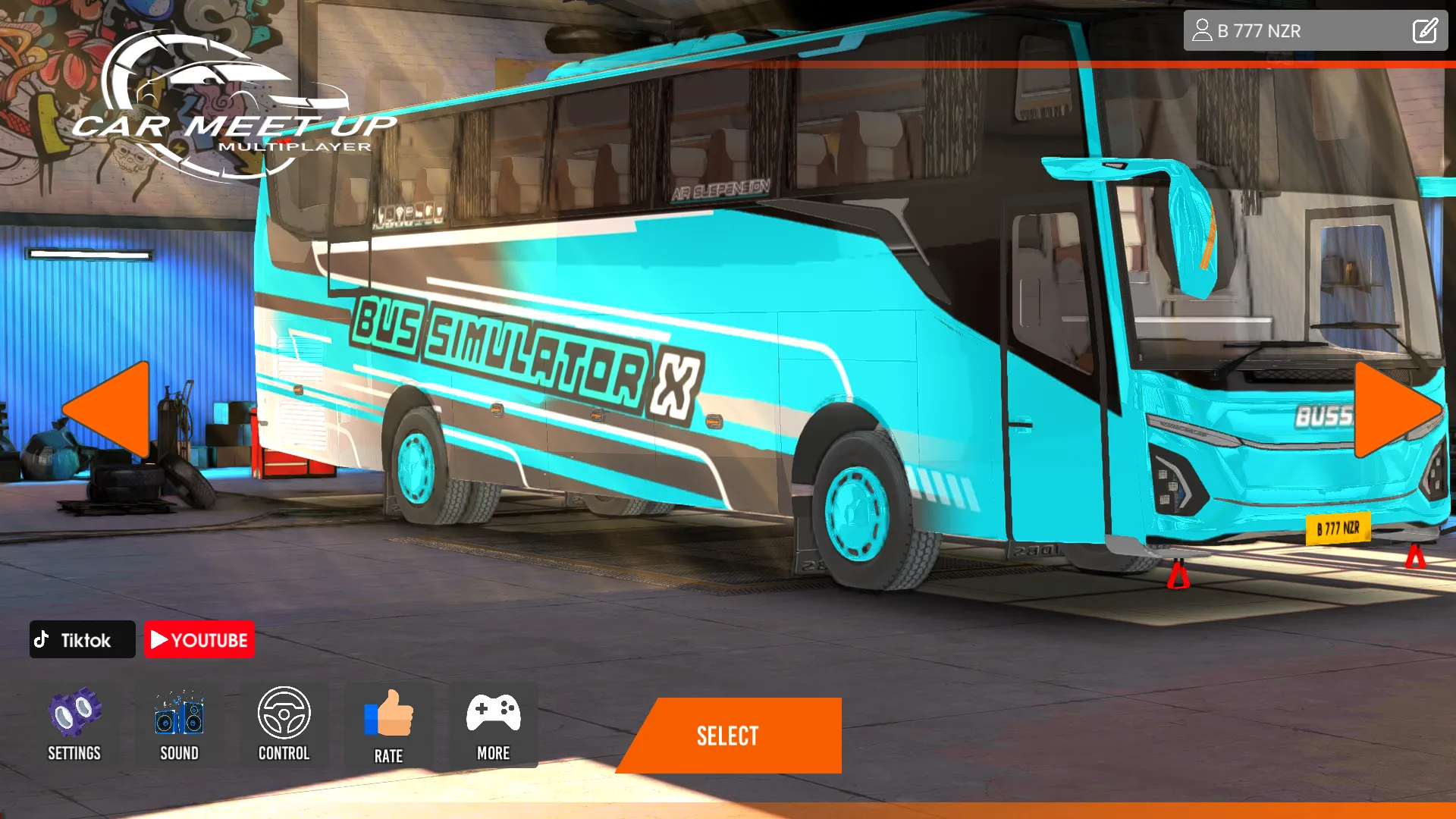The height and width of the screenshot is (819, 1456).
Task: Open the Tiktok page via its note icon
Action: (43, 639)
